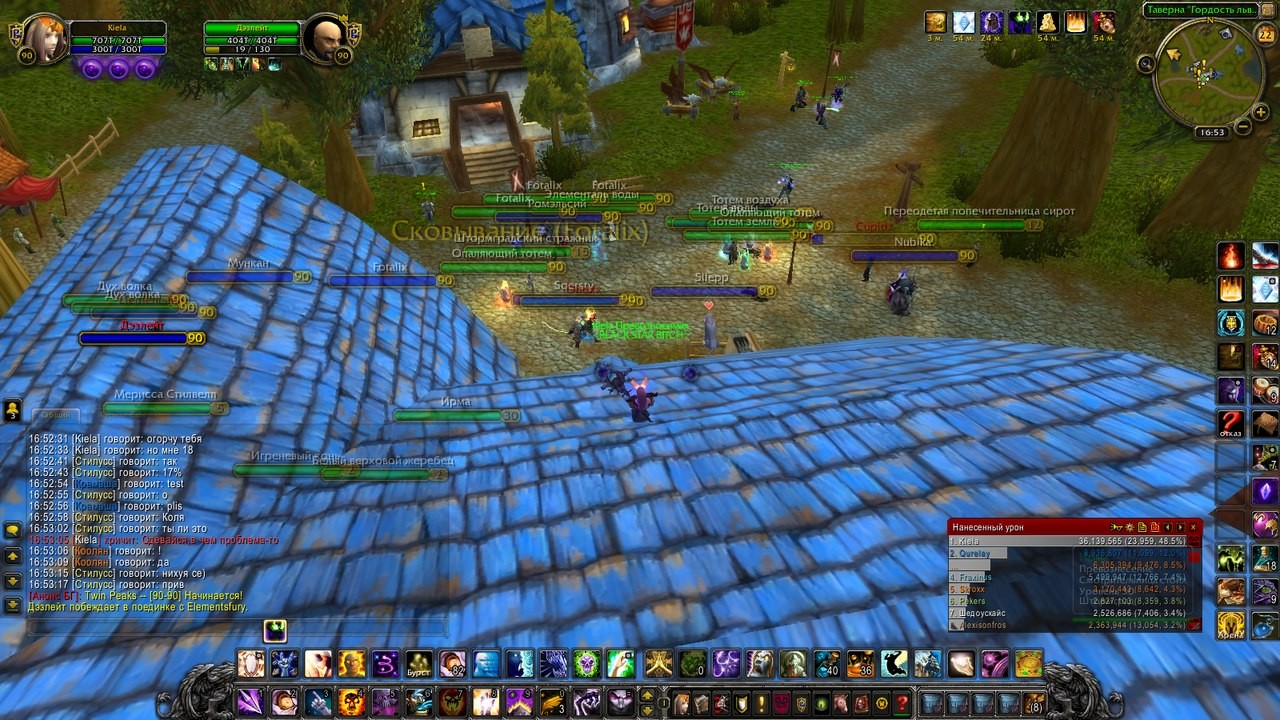Close the Нанесенный урон damage meter window

(x=1193, y=527)
